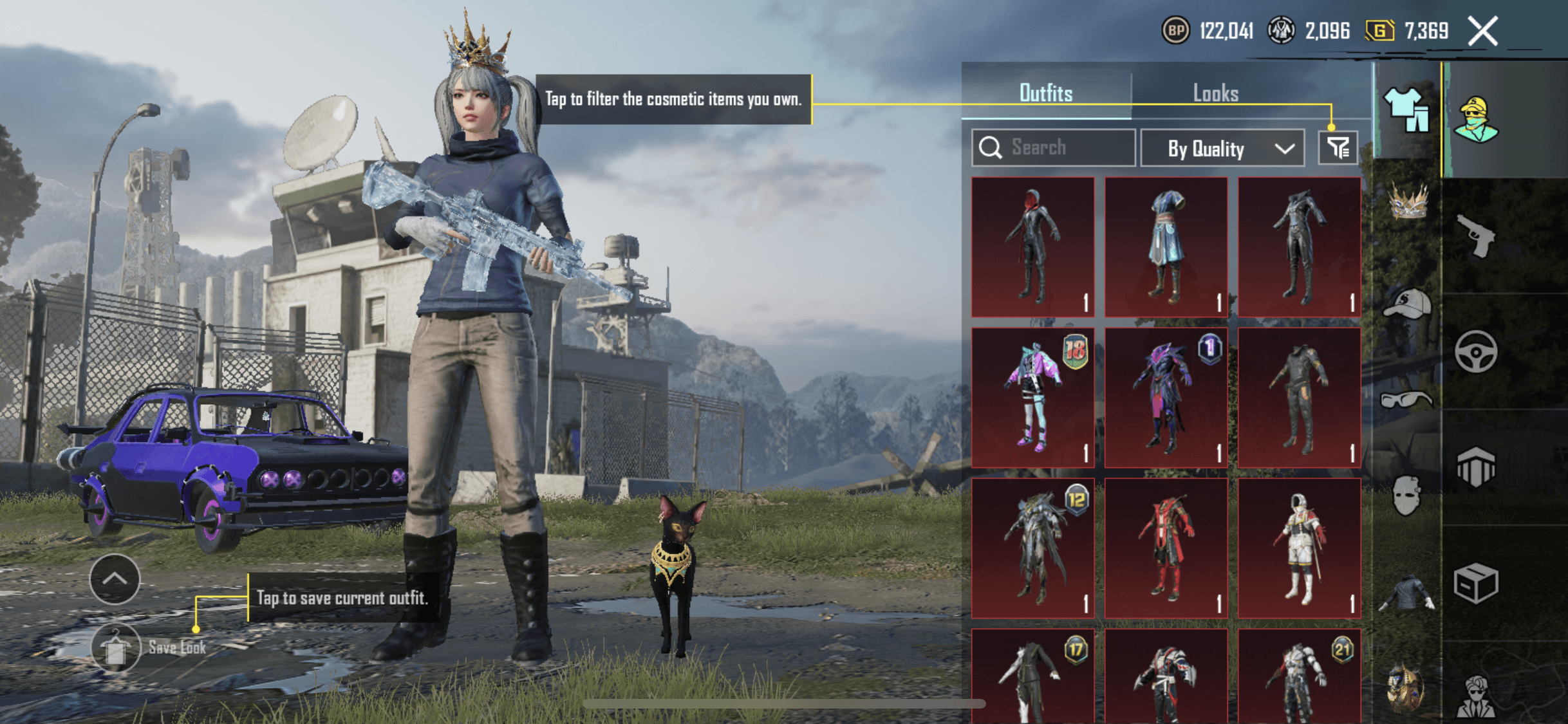The height and width of the screenshot is (724, 1568).
Task: Pick the pink jacket outfit with 18 badge
Action: (1032, 398)
